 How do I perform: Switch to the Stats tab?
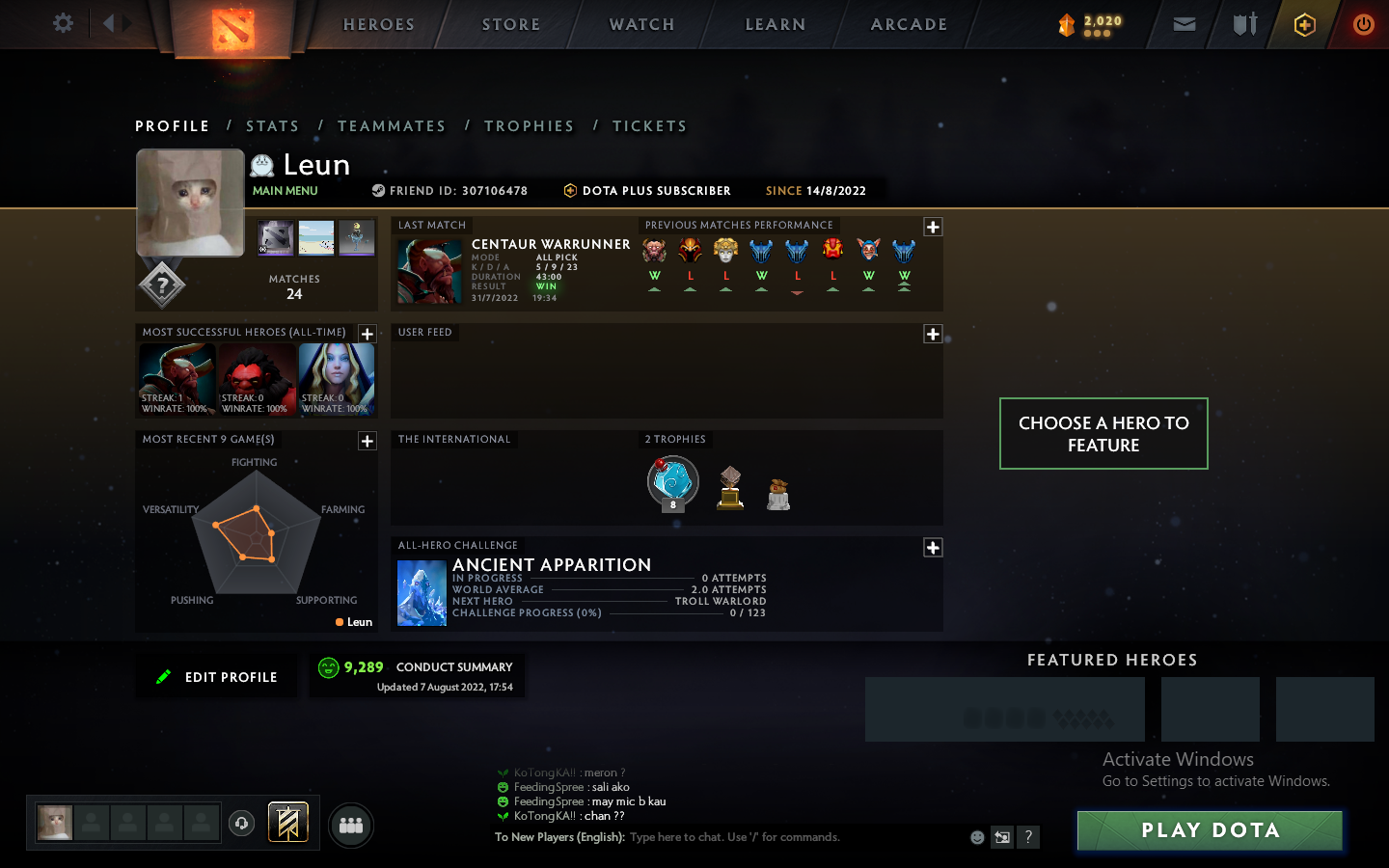point(273,125)
